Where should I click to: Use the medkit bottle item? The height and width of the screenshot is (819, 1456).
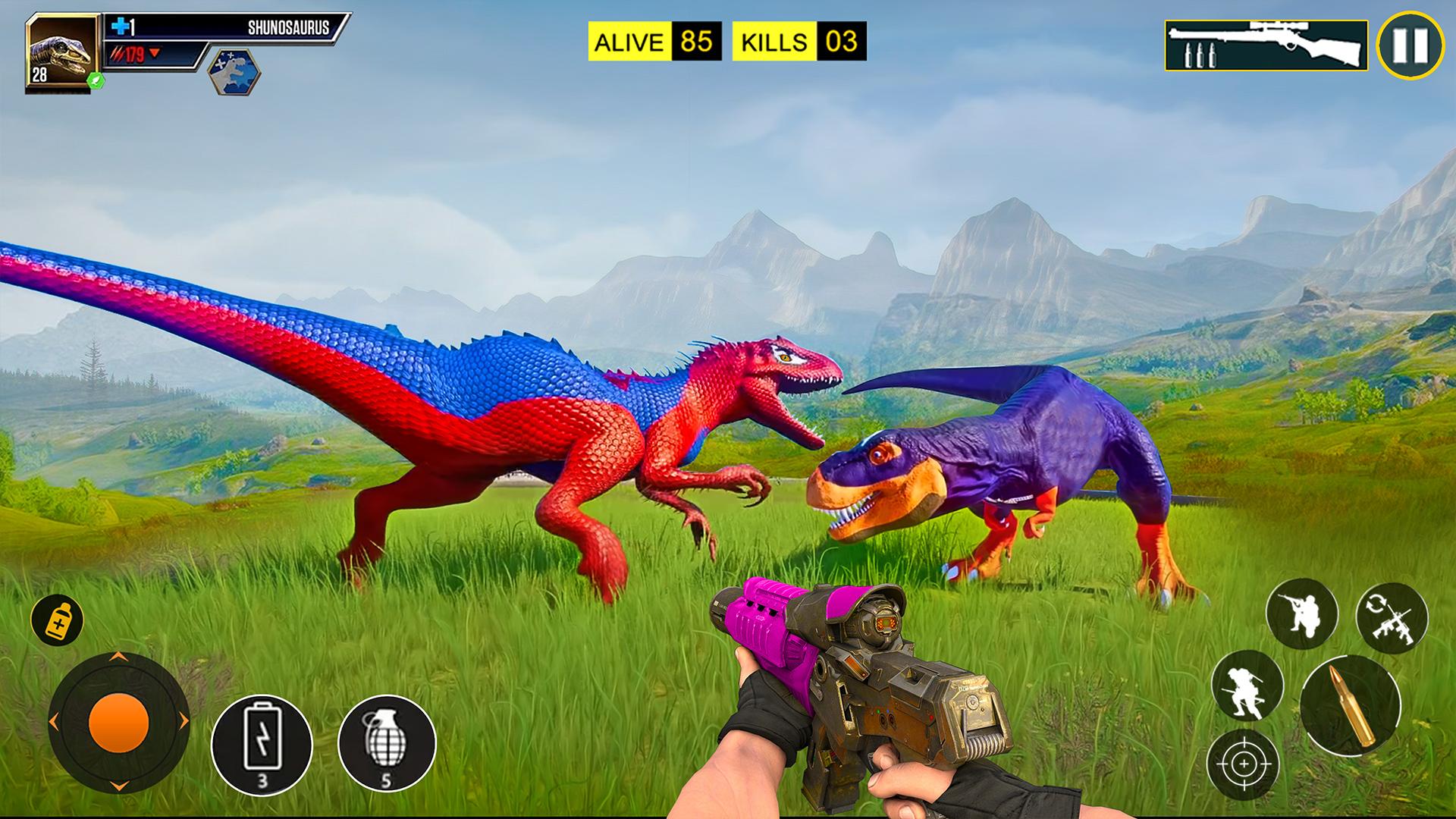click(57, 620)
